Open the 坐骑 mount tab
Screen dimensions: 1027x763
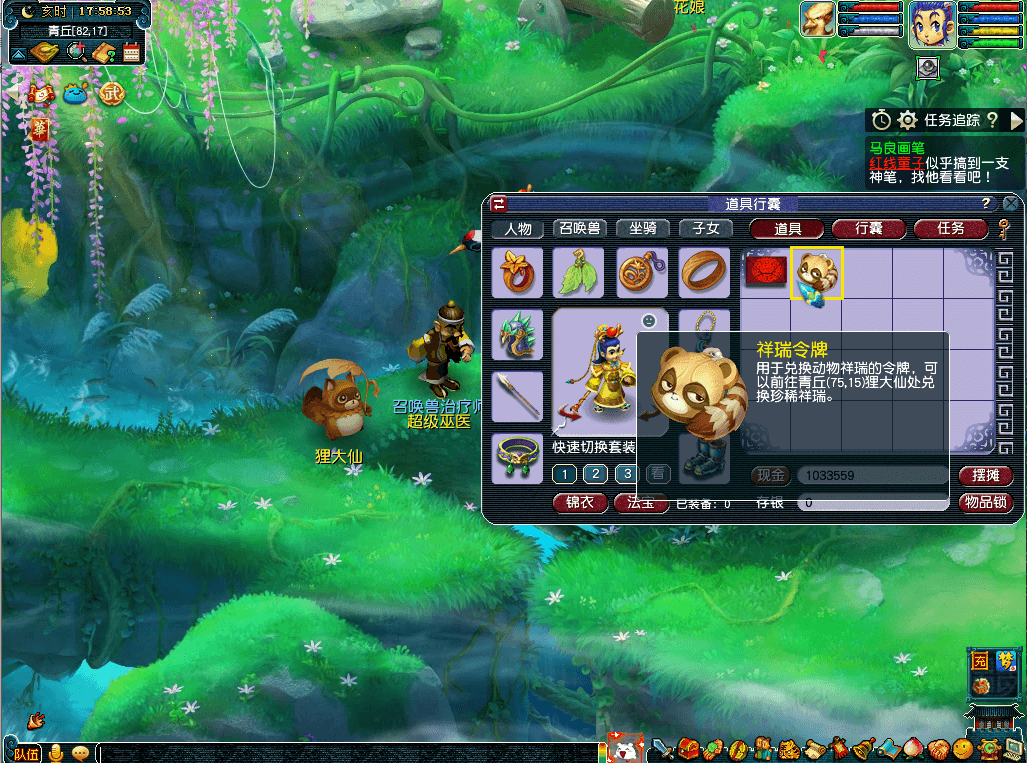[x=642, y=229]
